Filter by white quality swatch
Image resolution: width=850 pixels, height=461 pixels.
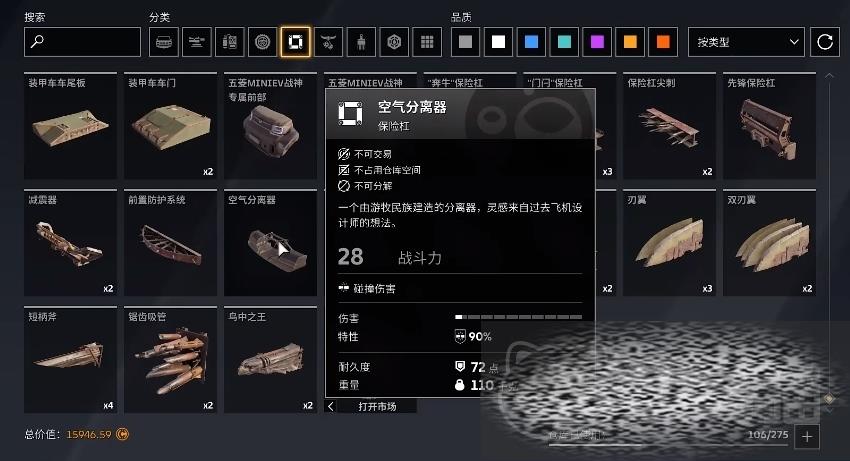coord(498,42)
